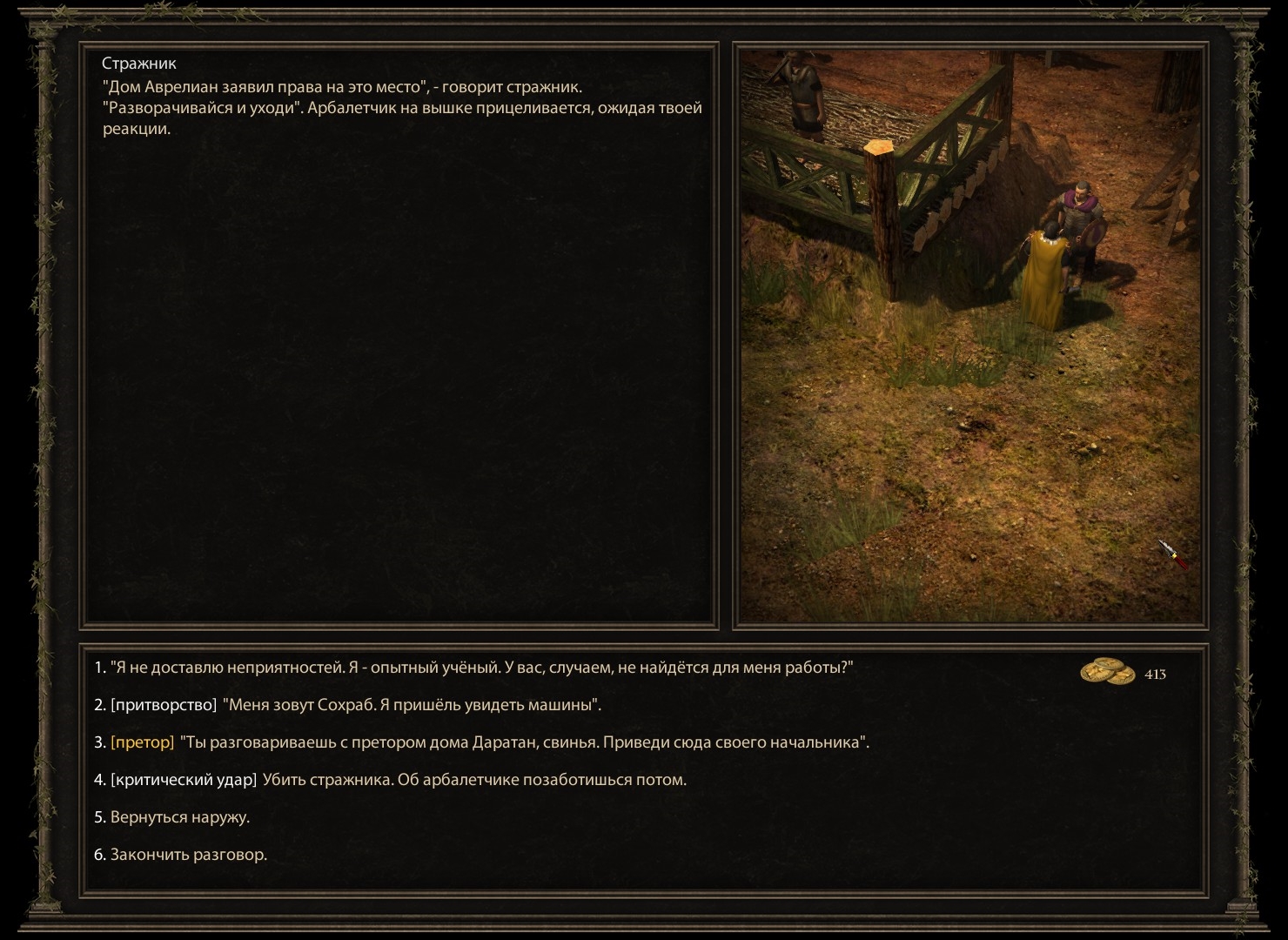The image size is (1288, 940).
Task: Click the gold amount reading 413
Action: [1157, 672]
